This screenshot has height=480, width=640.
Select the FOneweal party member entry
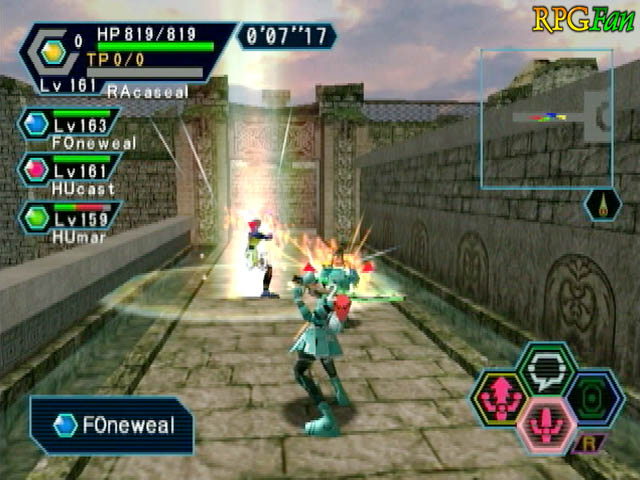[68, 127]
